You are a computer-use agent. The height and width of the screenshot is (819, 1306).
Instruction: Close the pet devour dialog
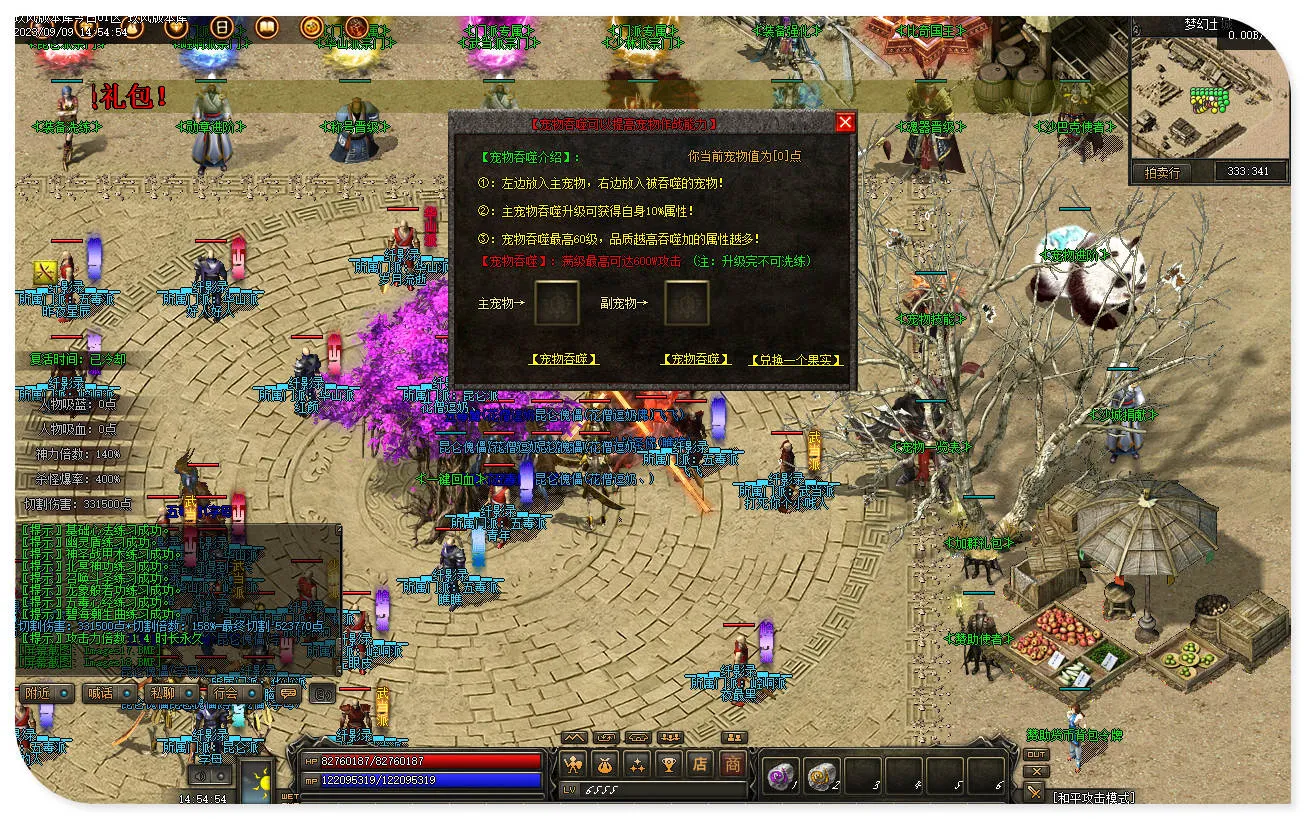pyautogui.click(x=845, y=122)
